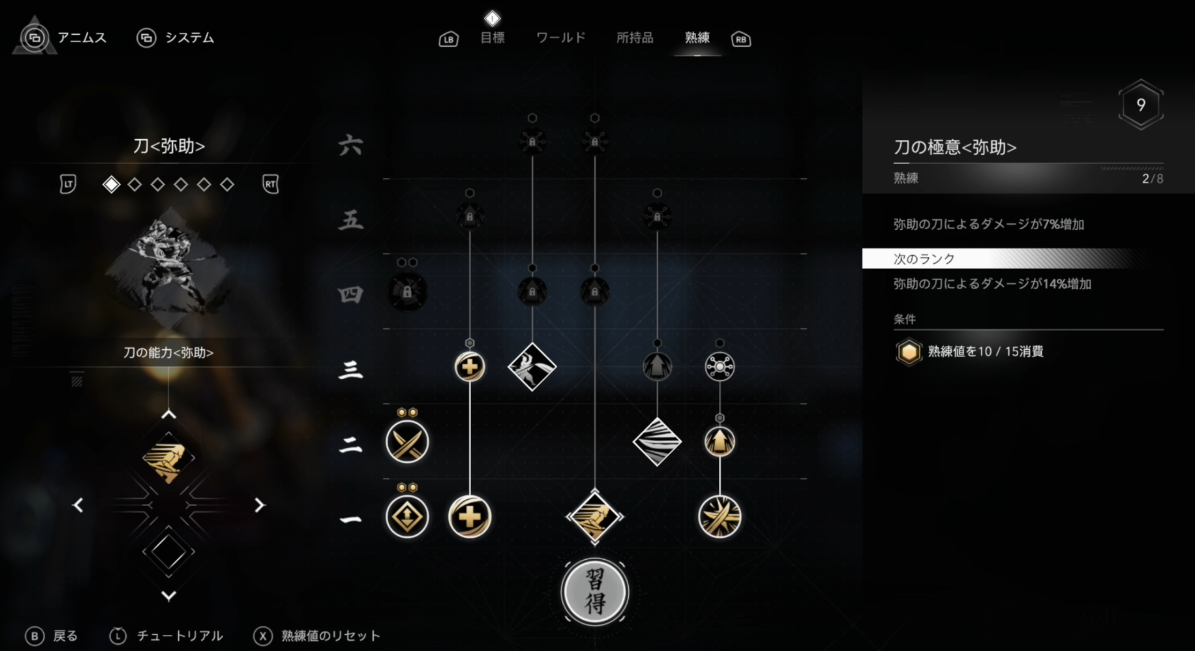Select the gold upward arrow skill node
Screen dimensions: 1195x651
(720, 441)
